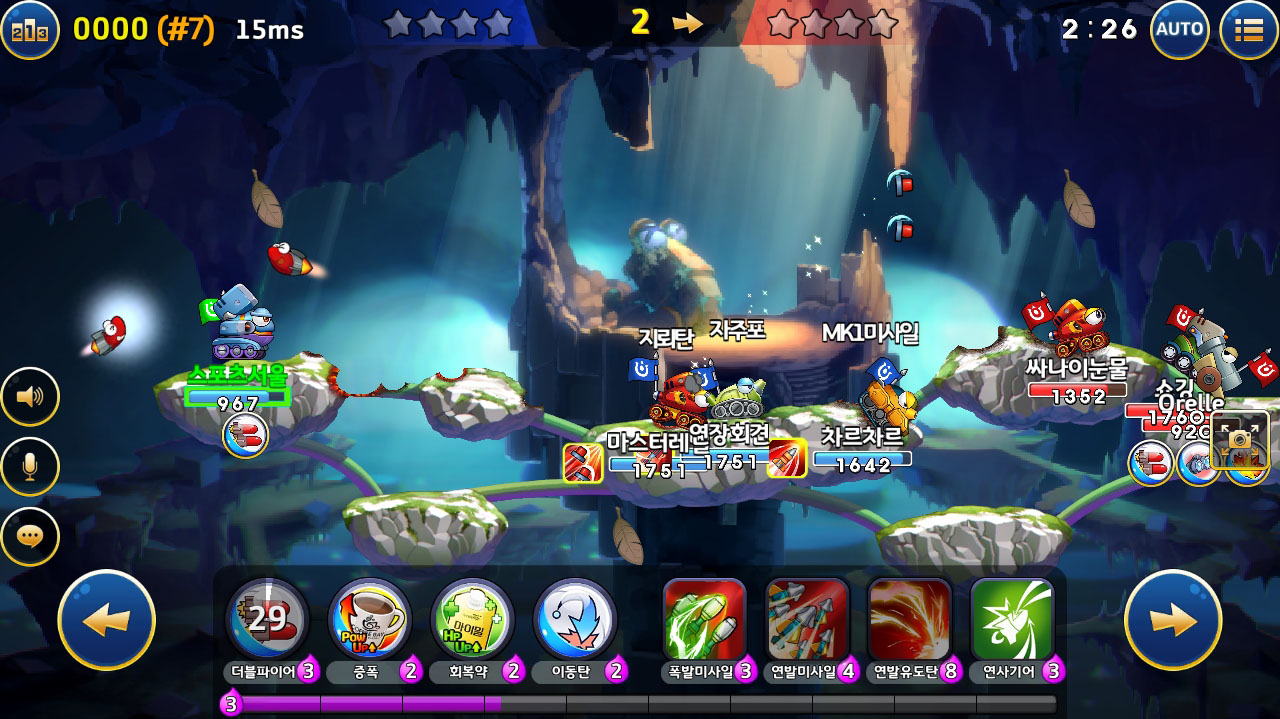Choose the 연발미사일 multi-missile skill
This screenshot has height=719, width=1280.
click(x=807, y=619)
